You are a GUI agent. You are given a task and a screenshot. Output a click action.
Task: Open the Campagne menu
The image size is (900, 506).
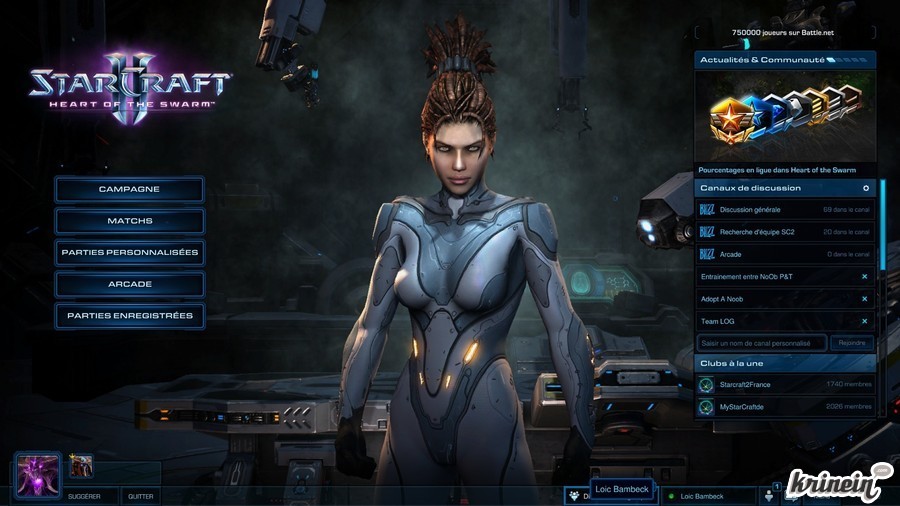[x=129, y=189]
